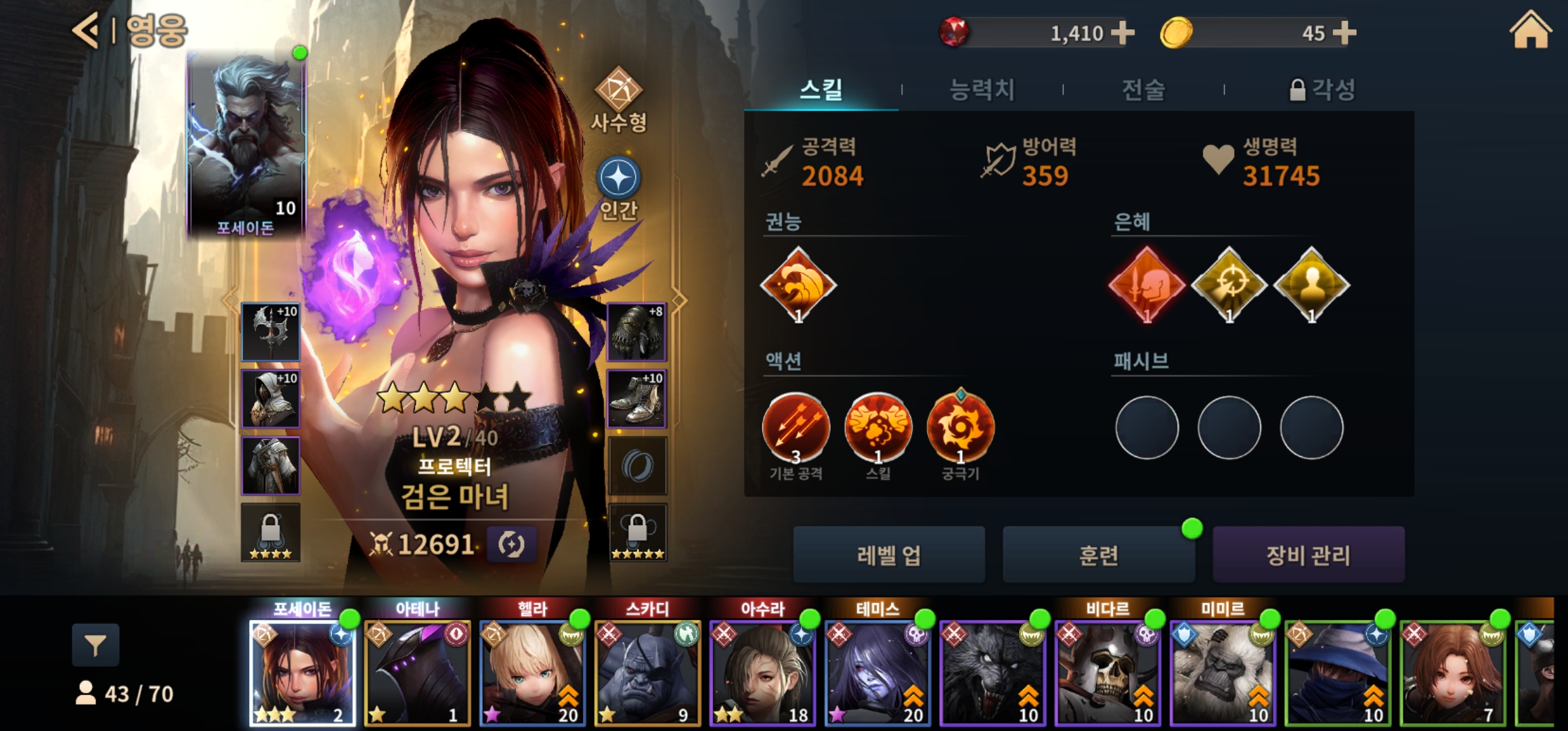Open the equipped gauntlet +8 slot
Image resolution: width=1568 pixels, height=731 pixels.
click(x=636, y=332)
